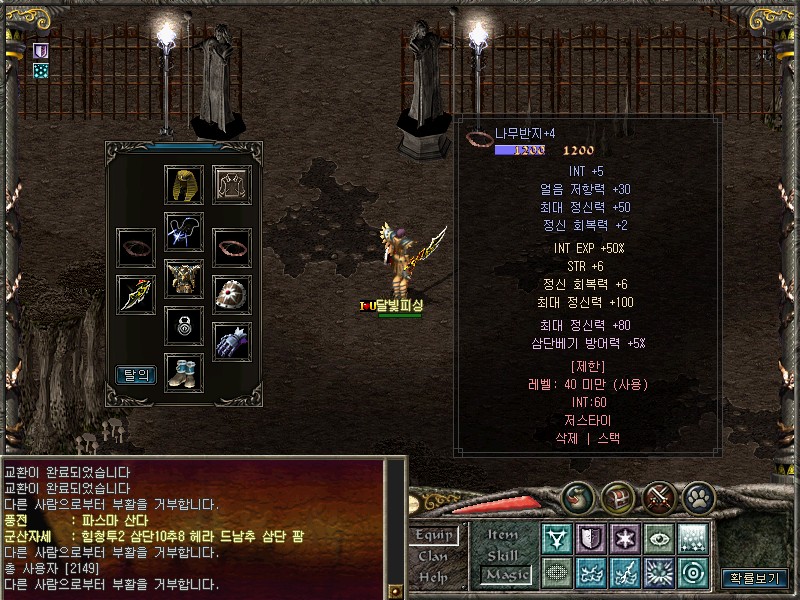Open the Help menu
The height and width of the screenshot is (600, 800).
pyautogui.click(x=434, y=576)
